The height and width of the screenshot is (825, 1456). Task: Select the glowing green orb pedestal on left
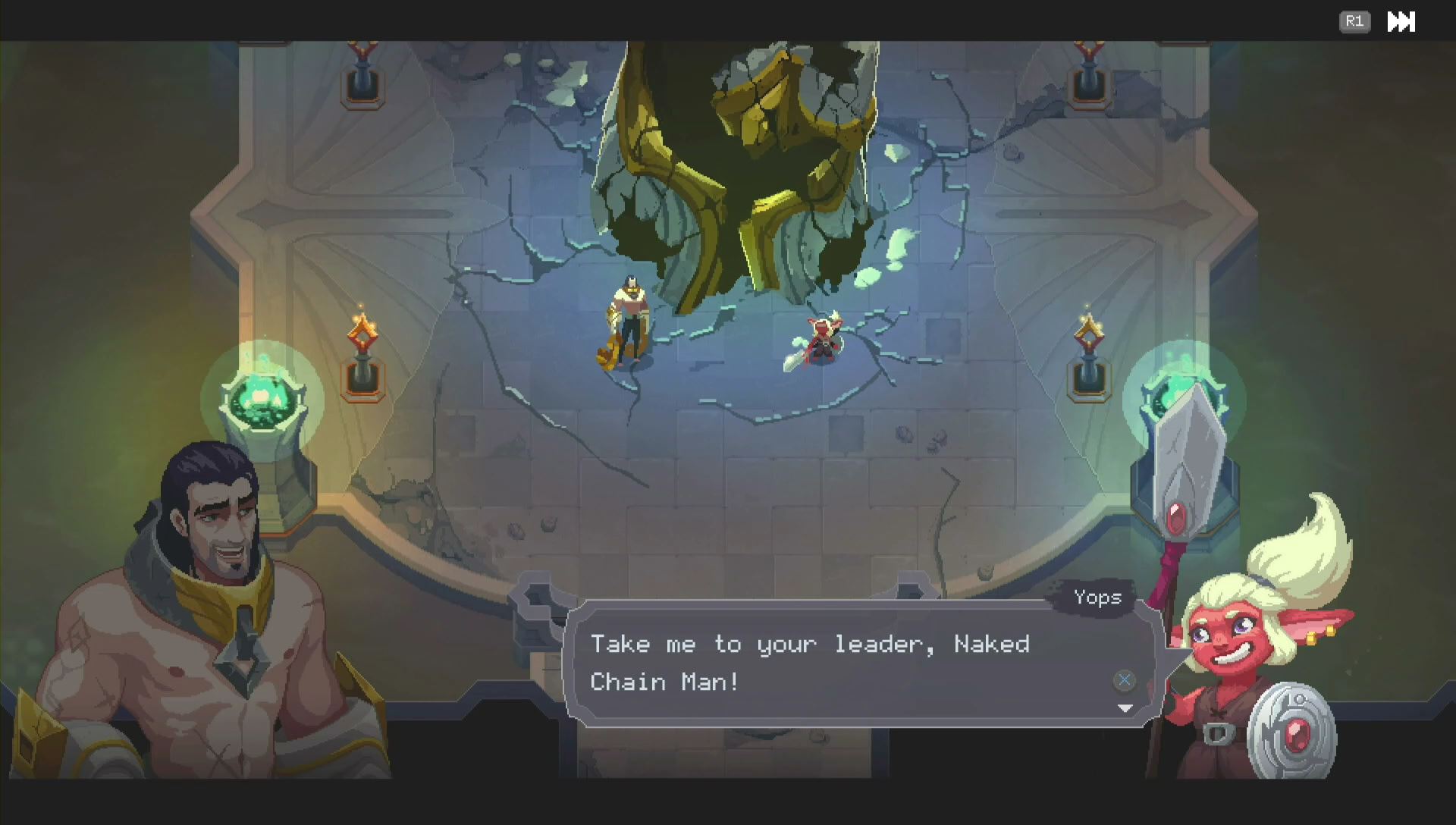click(x=262, y=400)
